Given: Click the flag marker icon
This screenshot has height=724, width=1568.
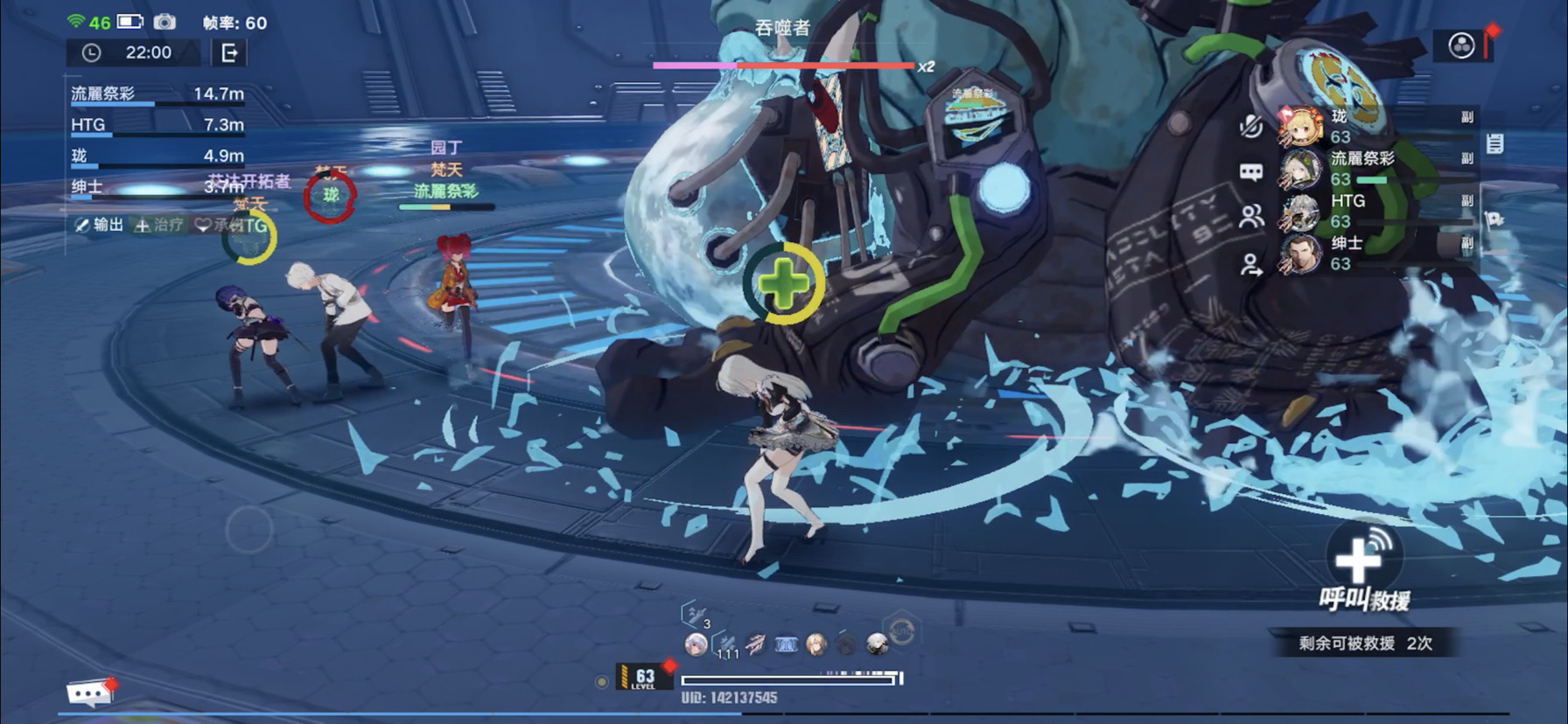Looking at the screenshot, I should (x=1494, y=219).
